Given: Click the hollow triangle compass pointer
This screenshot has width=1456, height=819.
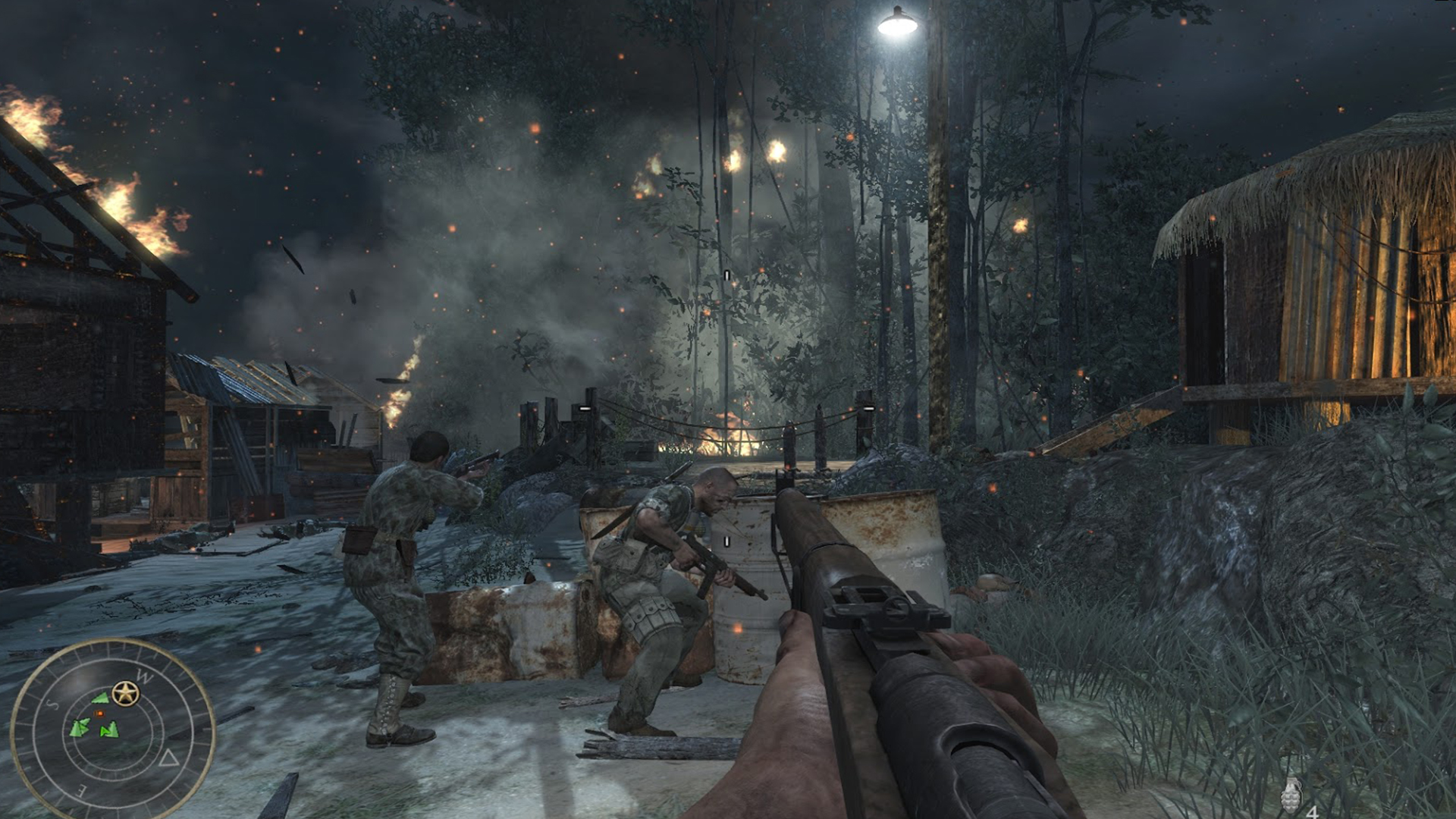Looking at the screenshot, I should pyautogui.click(x=169, y=758).
